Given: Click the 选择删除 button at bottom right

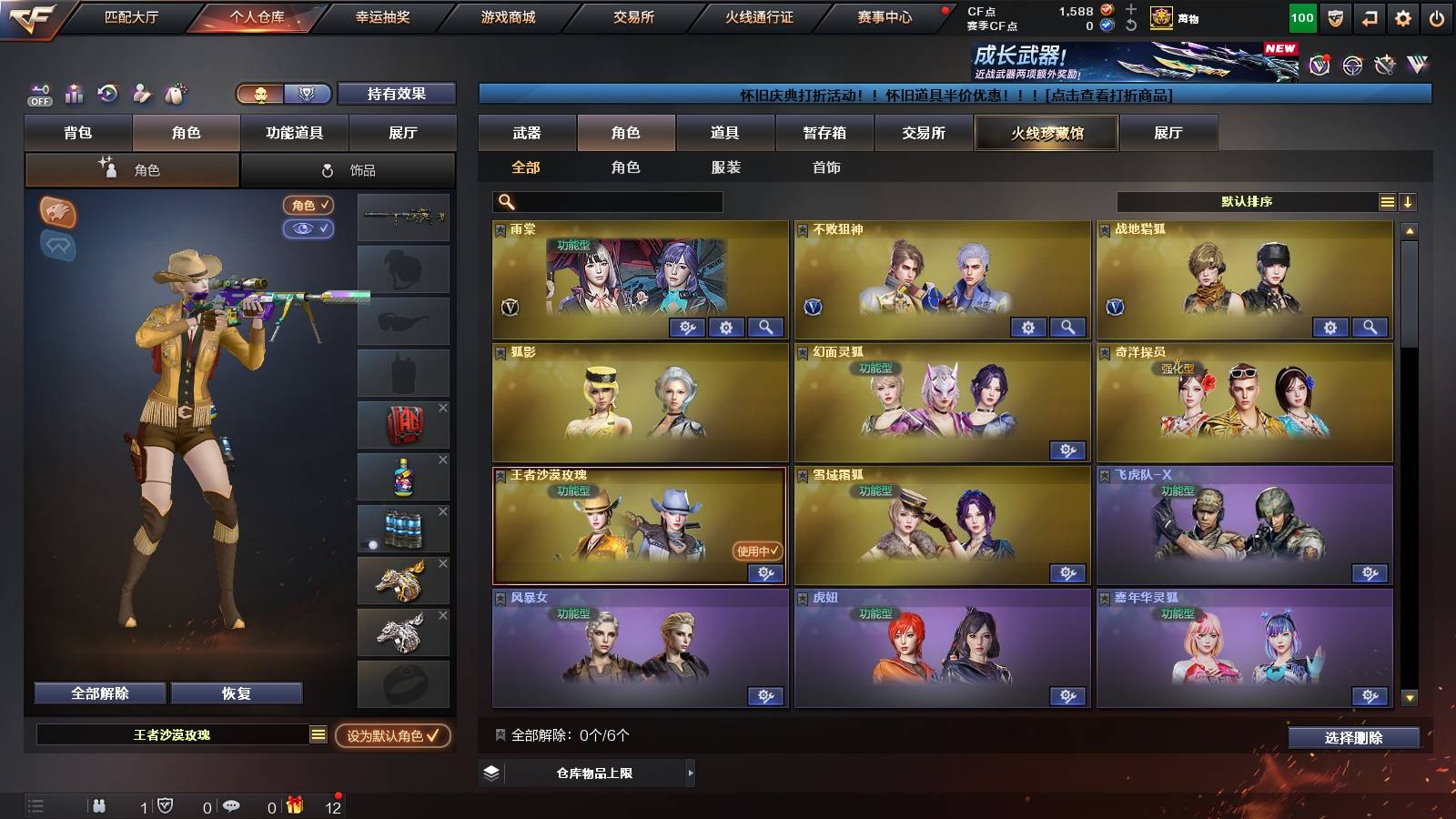Looking at the screenshot, I should (1355, 737).
